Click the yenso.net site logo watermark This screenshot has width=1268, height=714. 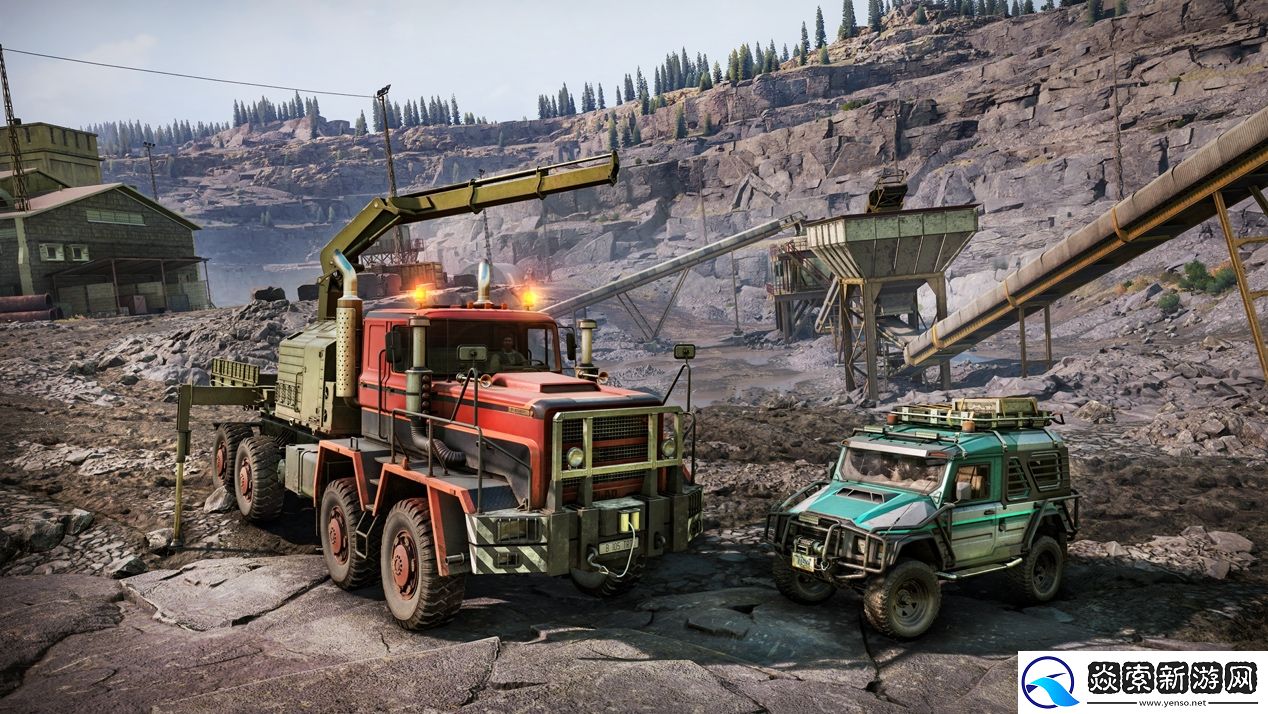[x=1142, y=682]
